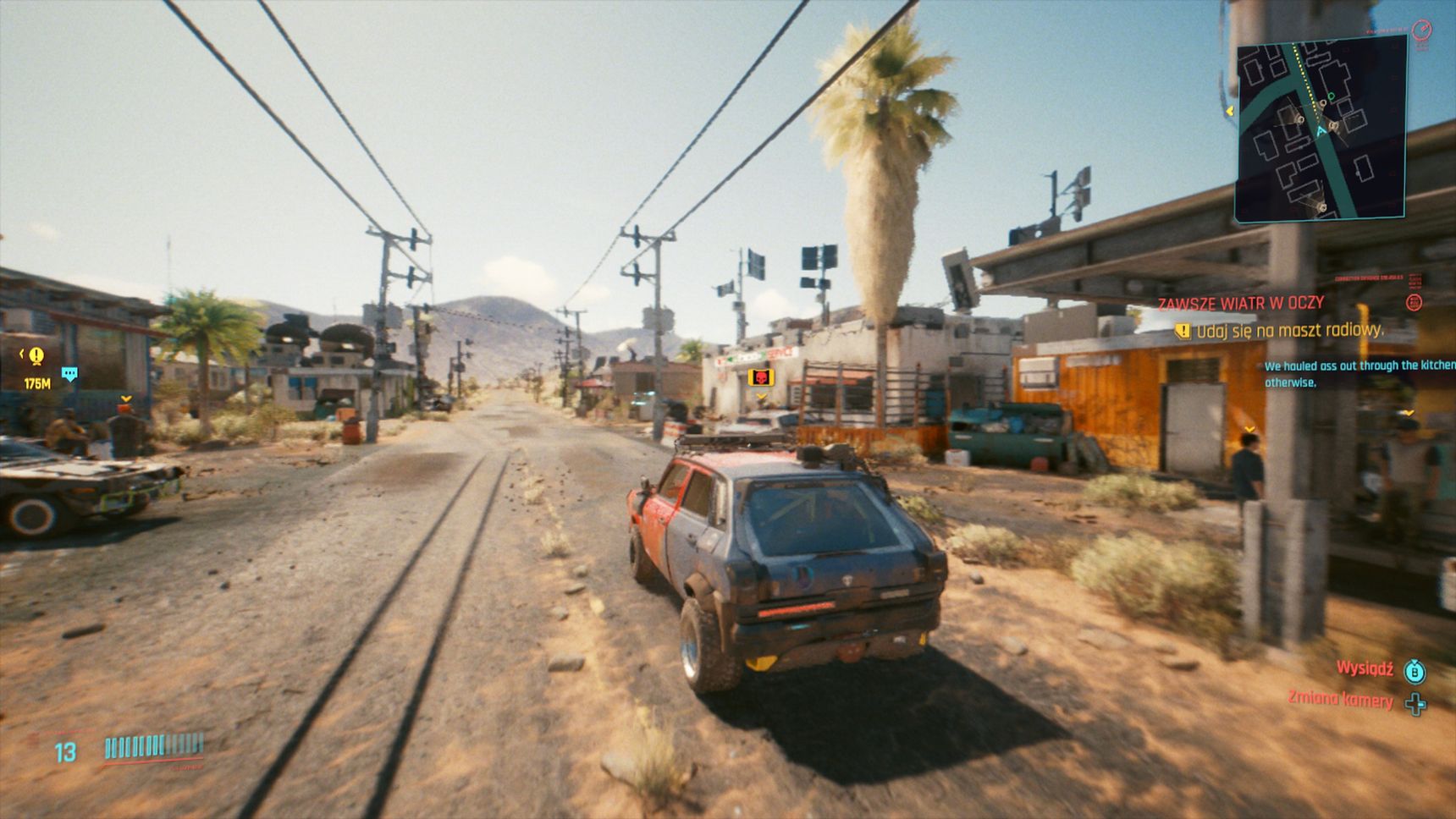Image resolution: width=1456 pixels, height=819 pixels.
Task: Select the ZAWSZE WIATR W OCZY quest title
Action: tap(1240, 303)
